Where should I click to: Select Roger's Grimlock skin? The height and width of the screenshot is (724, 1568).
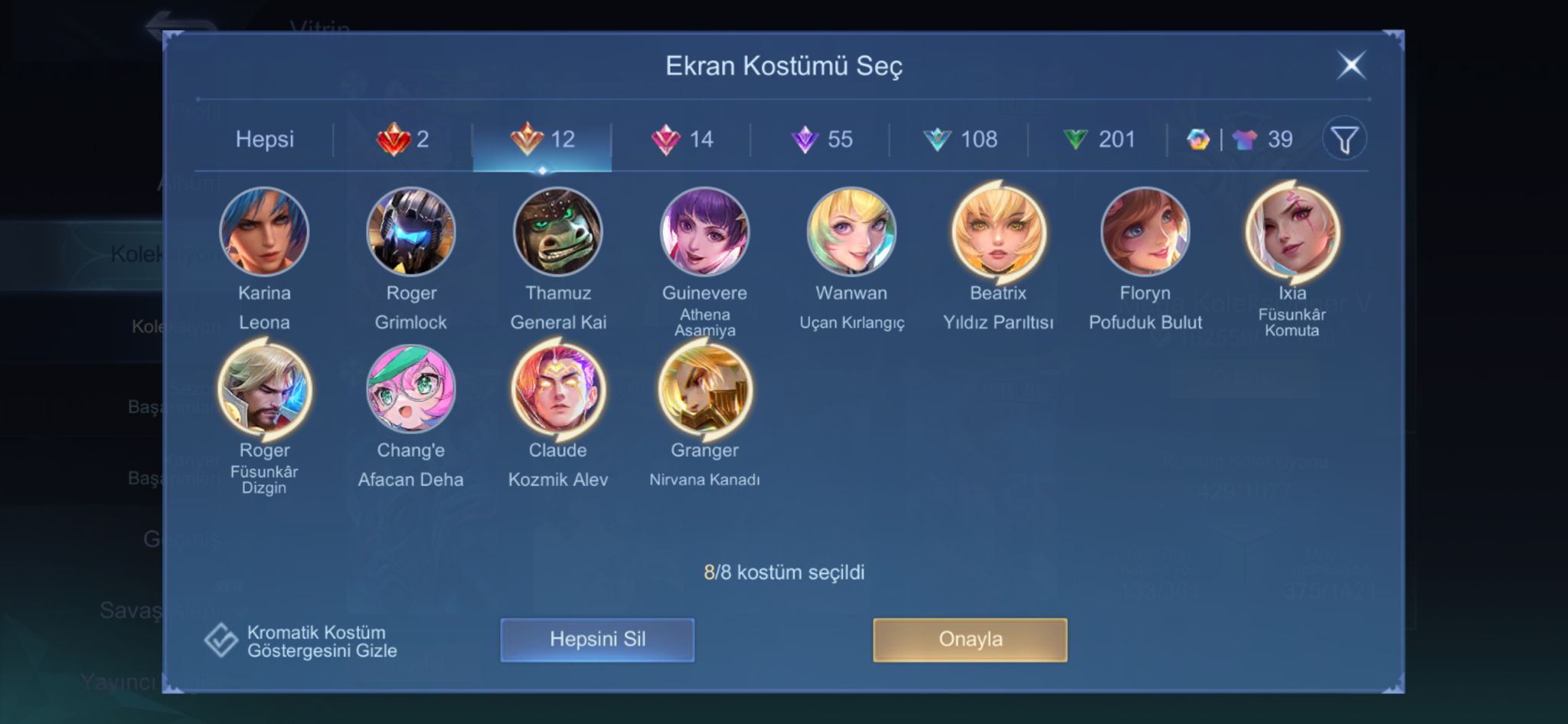[411, 231]
